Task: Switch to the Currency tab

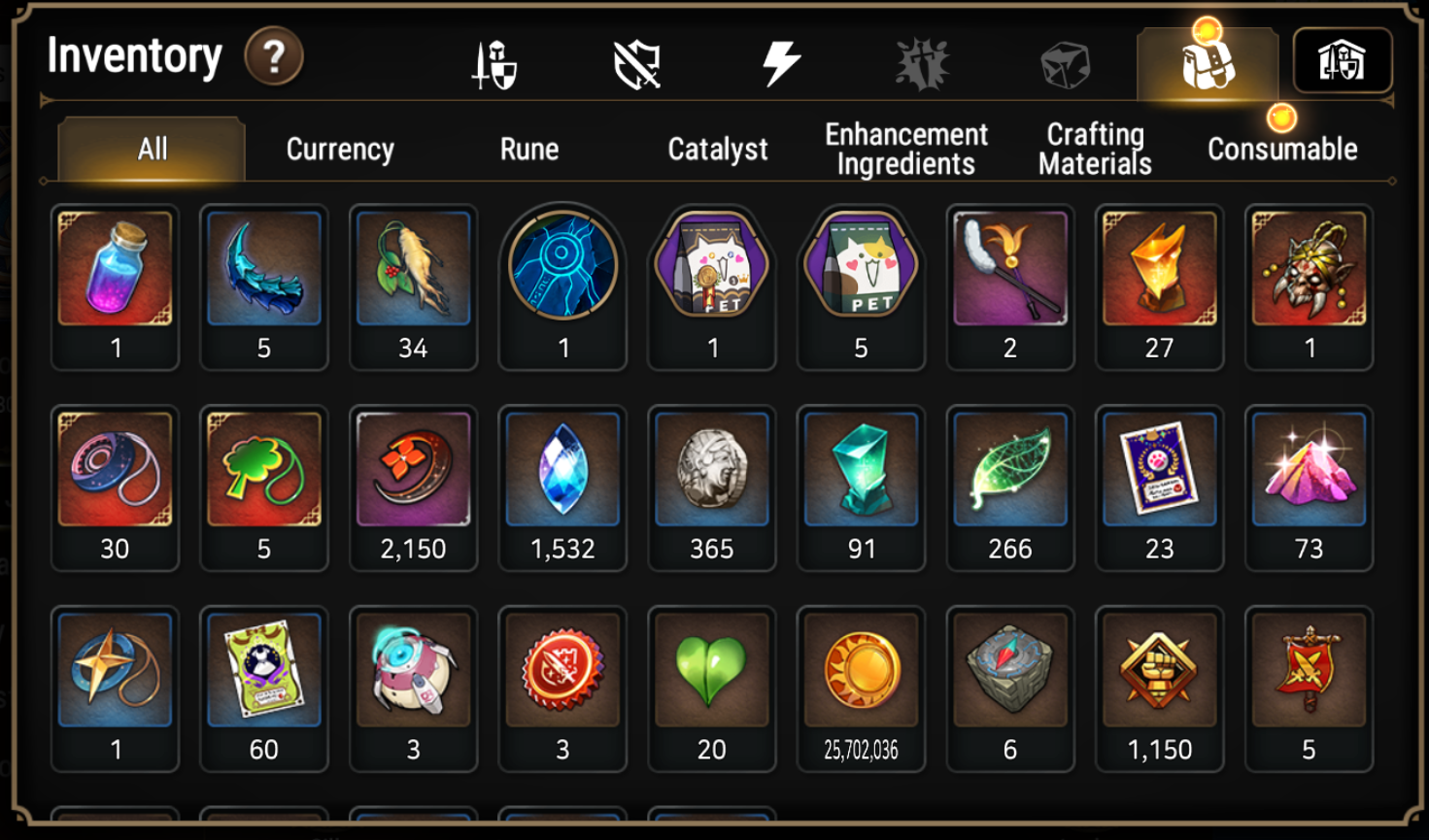Action: 340,150
